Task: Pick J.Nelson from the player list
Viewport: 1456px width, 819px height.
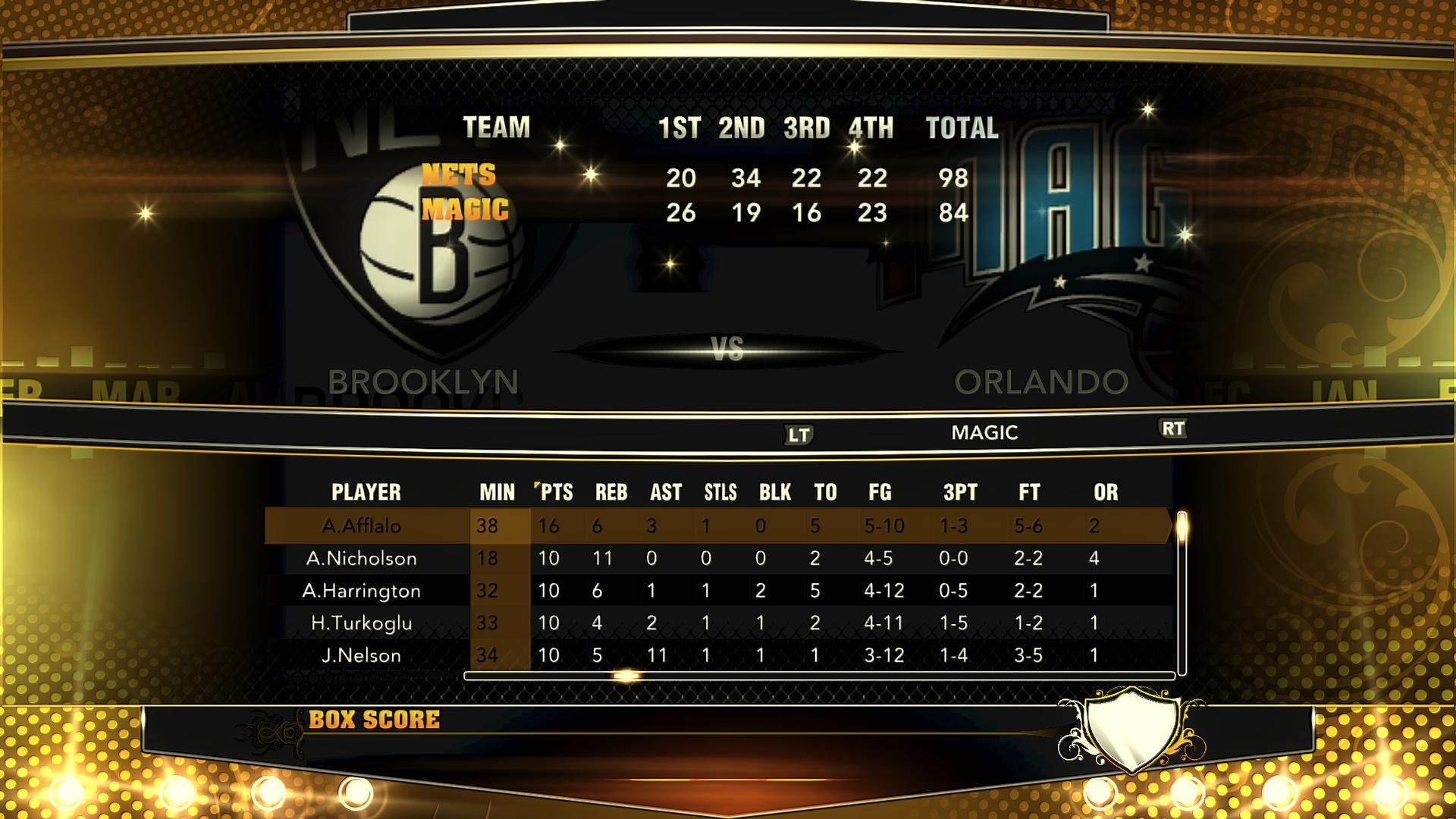Action: point(361,655)
